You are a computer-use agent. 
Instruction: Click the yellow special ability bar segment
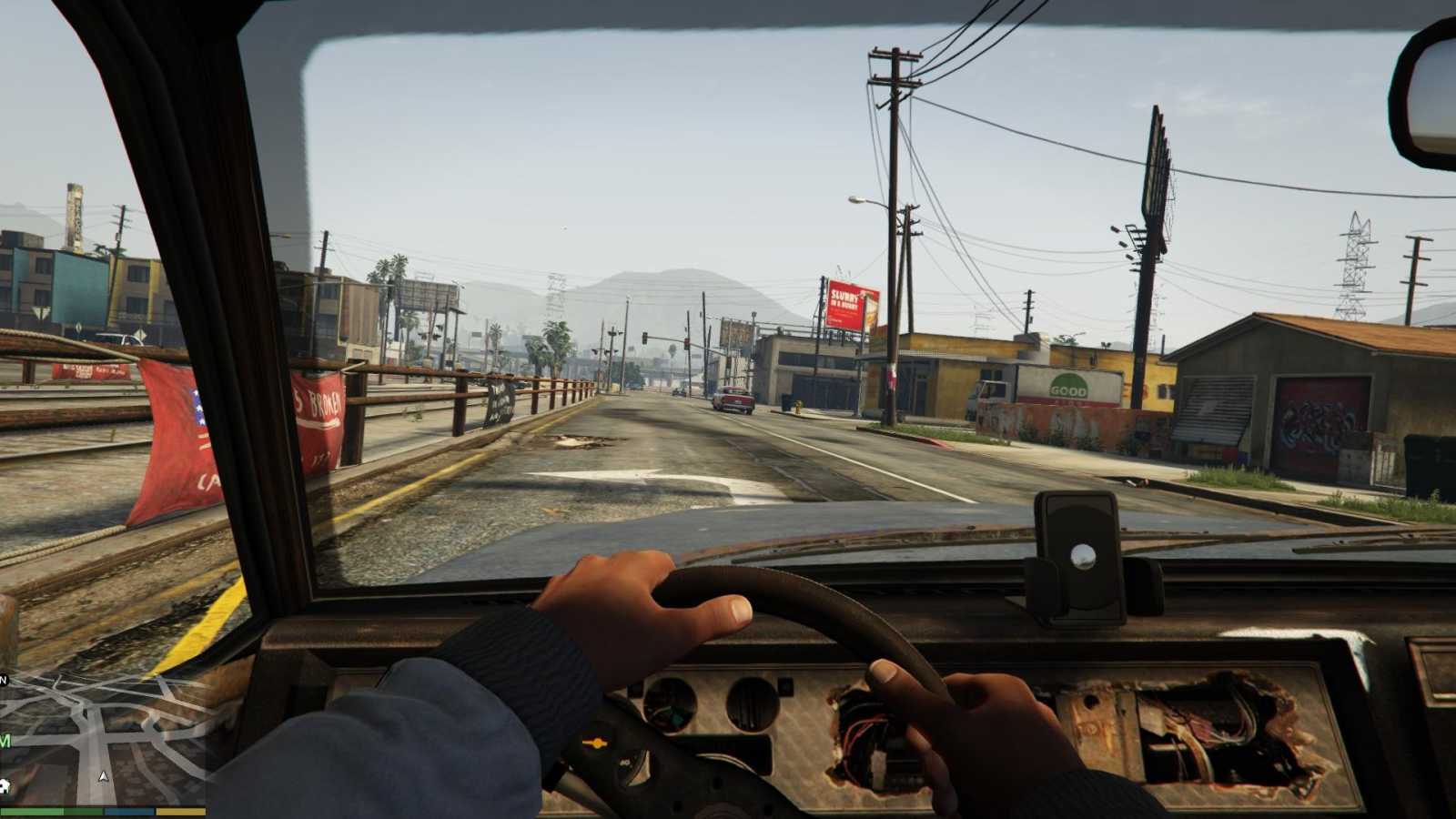click(x=180, y=810)
